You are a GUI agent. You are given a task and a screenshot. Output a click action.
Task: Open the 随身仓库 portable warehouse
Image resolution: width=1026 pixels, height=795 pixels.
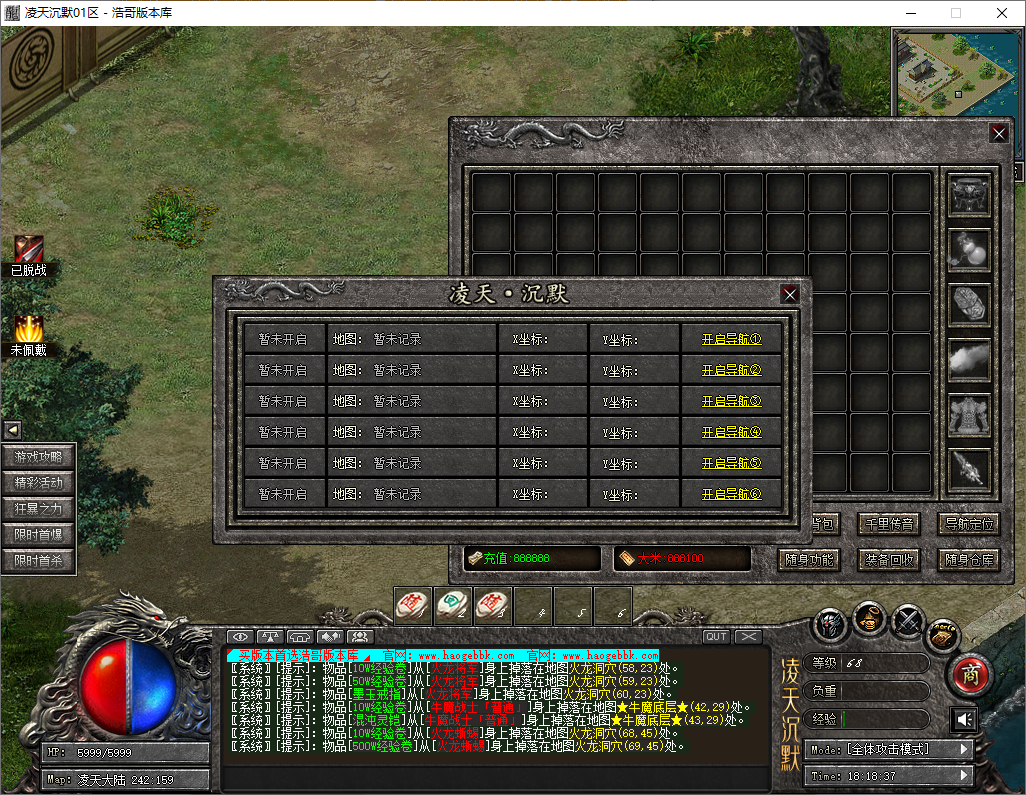pyautogui.click(x=969, y=559)
